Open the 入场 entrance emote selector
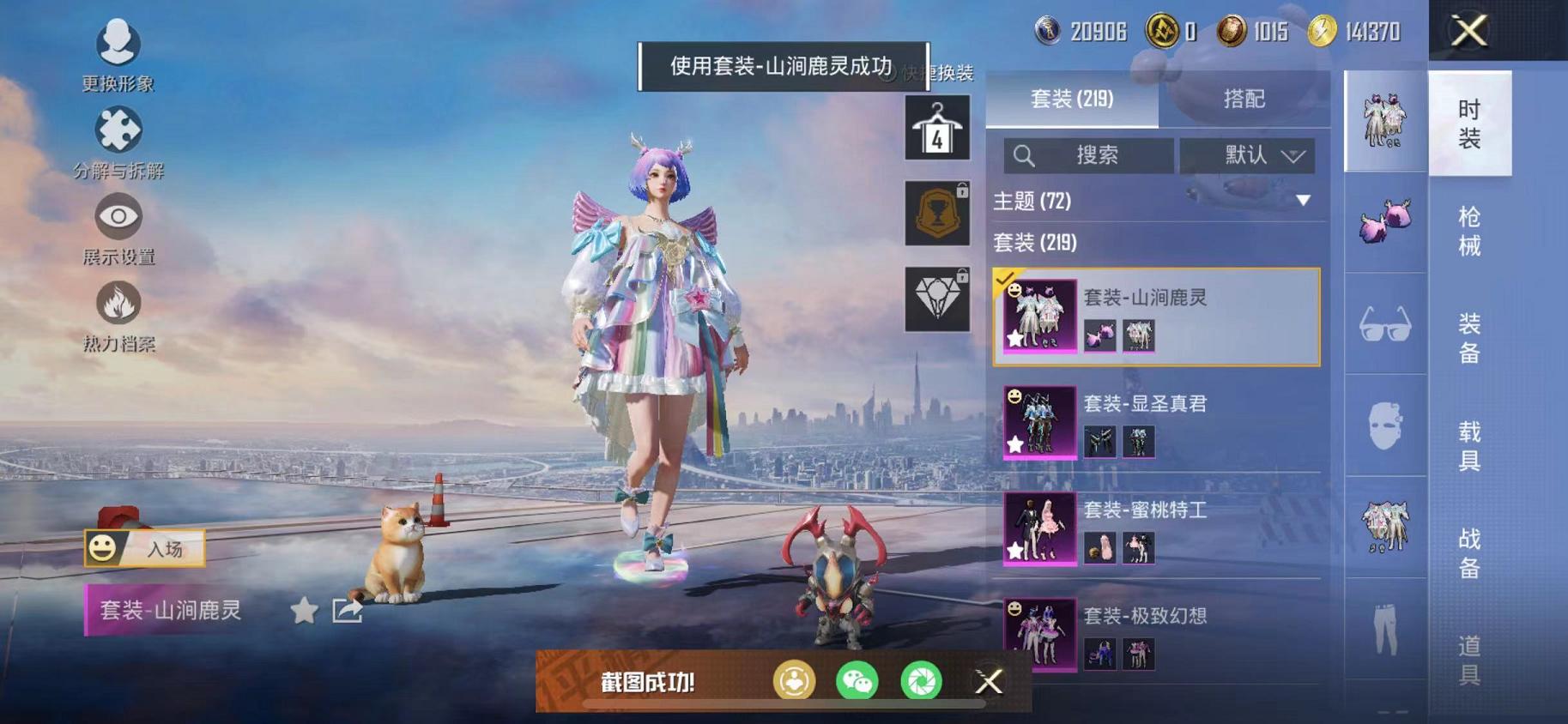The width and height of the screenshot is (1568, 724). 144,546
